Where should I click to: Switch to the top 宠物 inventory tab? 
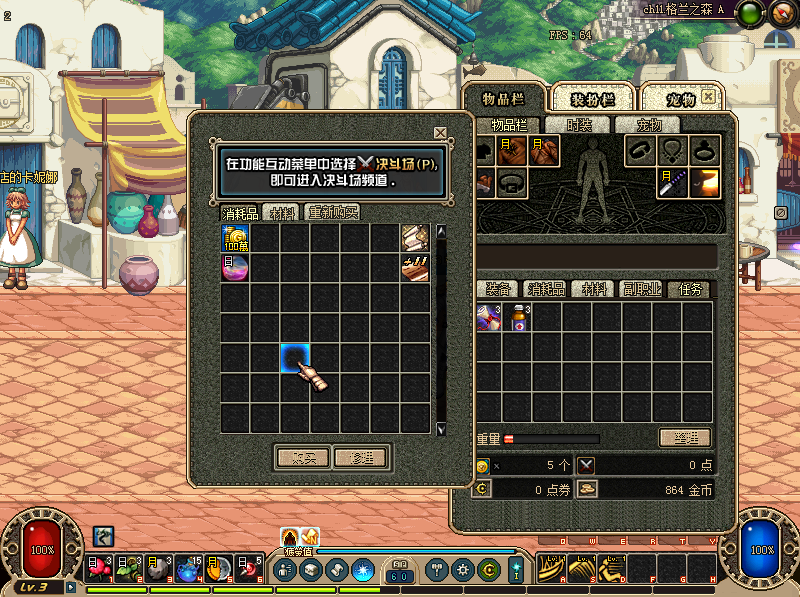[x=682, y=99]
